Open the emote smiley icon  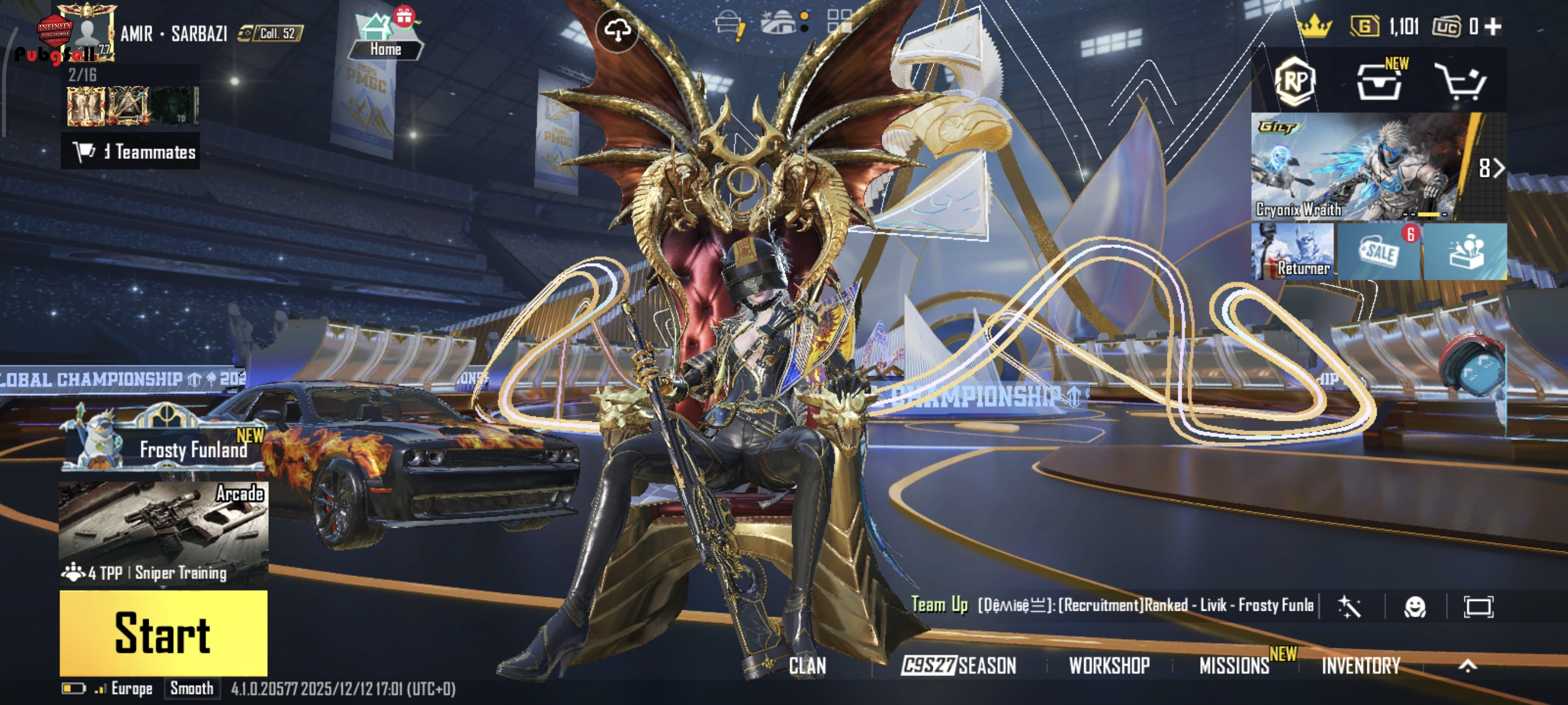(1415, 606)
